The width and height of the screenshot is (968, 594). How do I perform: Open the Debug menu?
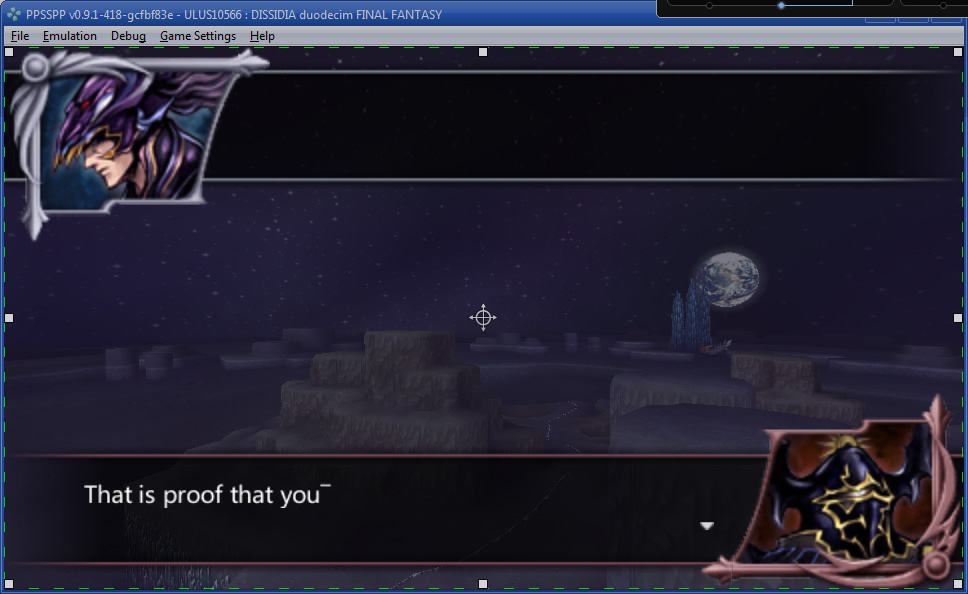[128, 36]
